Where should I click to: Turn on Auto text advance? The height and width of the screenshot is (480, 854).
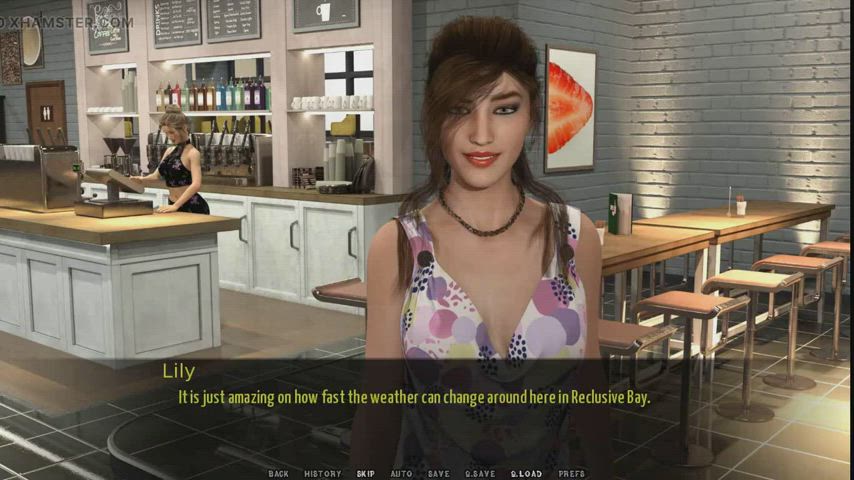point(401,474)
